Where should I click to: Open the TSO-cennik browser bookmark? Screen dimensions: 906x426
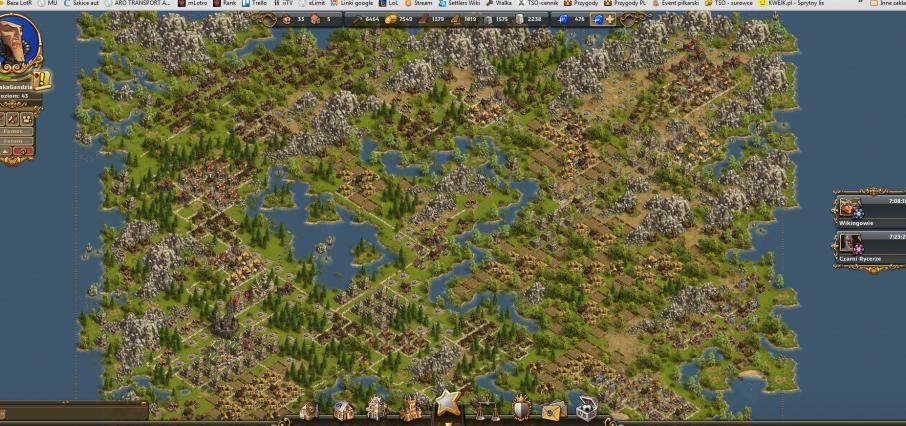[x=539, y=4]
